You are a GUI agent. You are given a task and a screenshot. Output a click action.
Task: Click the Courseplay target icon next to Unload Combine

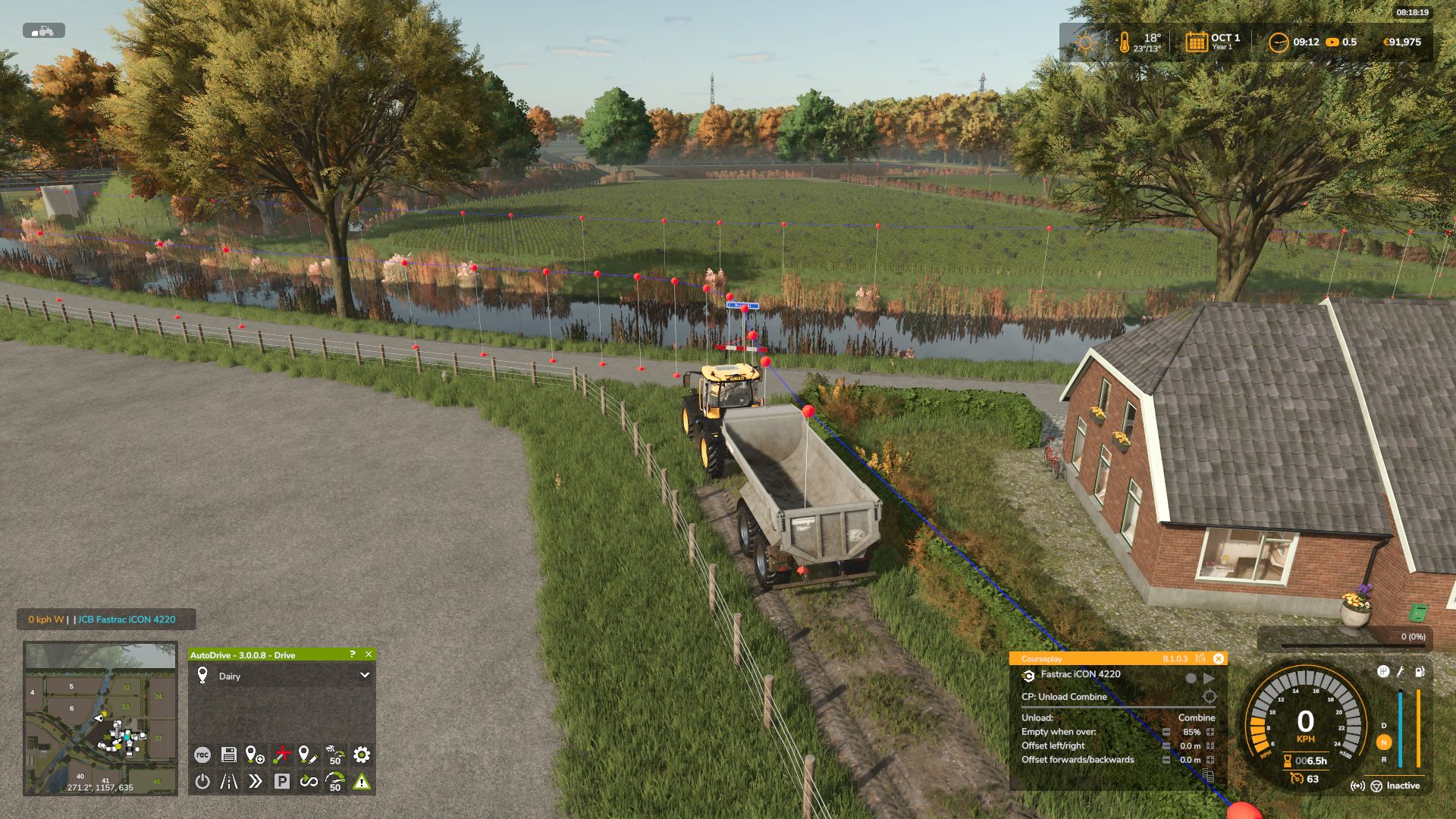1210,696
